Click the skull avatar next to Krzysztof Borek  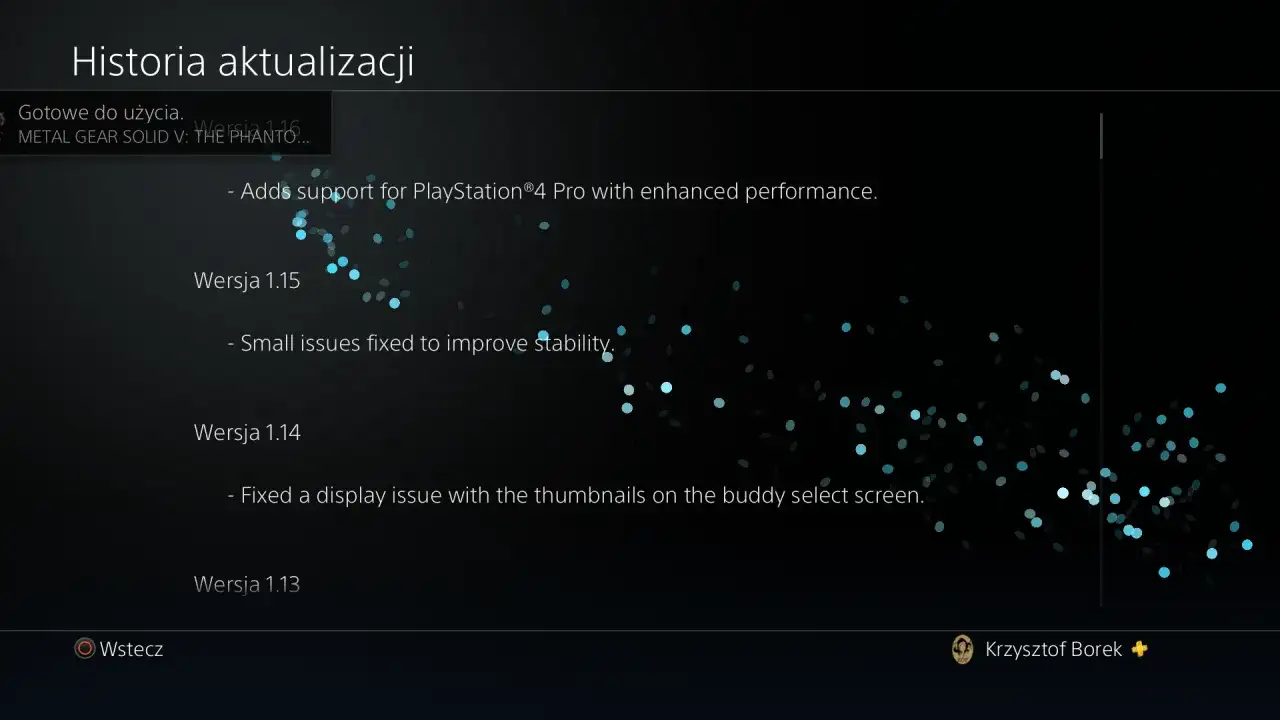coord(962,649)
